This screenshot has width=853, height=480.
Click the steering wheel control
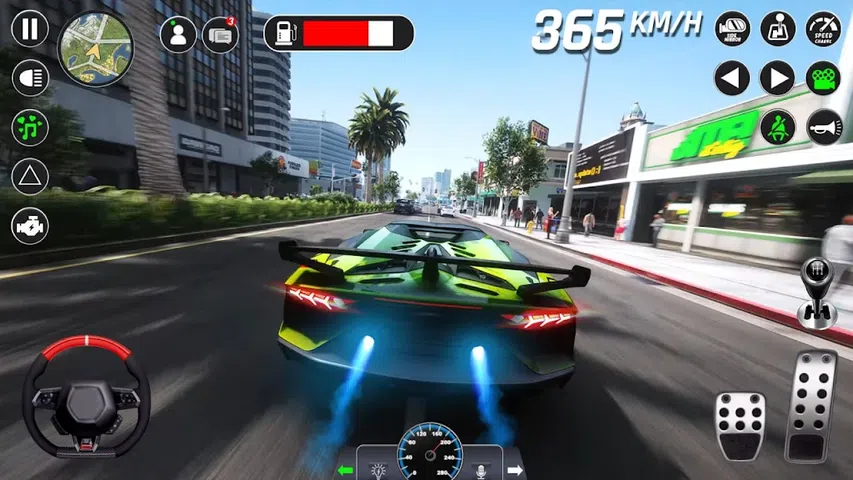pos(87,397)
